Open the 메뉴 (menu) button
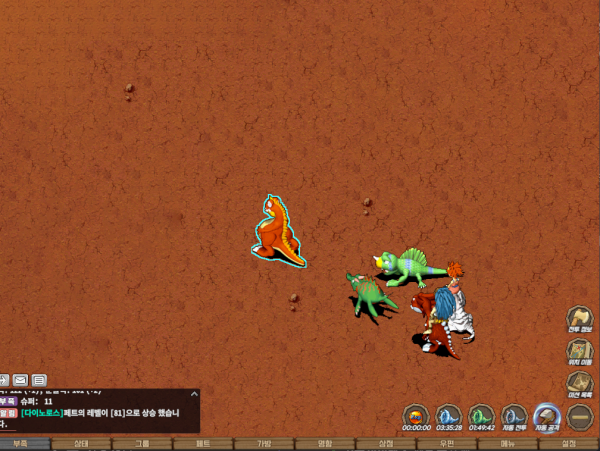This screenshot has height=451, width=600. coord(508,443)
